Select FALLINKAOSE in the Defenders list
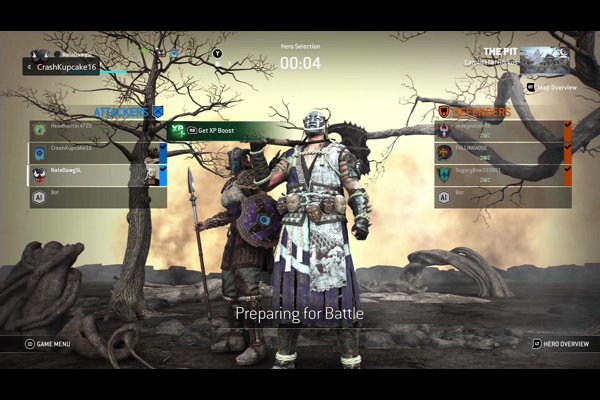The image size is (600, 400). 500,153
